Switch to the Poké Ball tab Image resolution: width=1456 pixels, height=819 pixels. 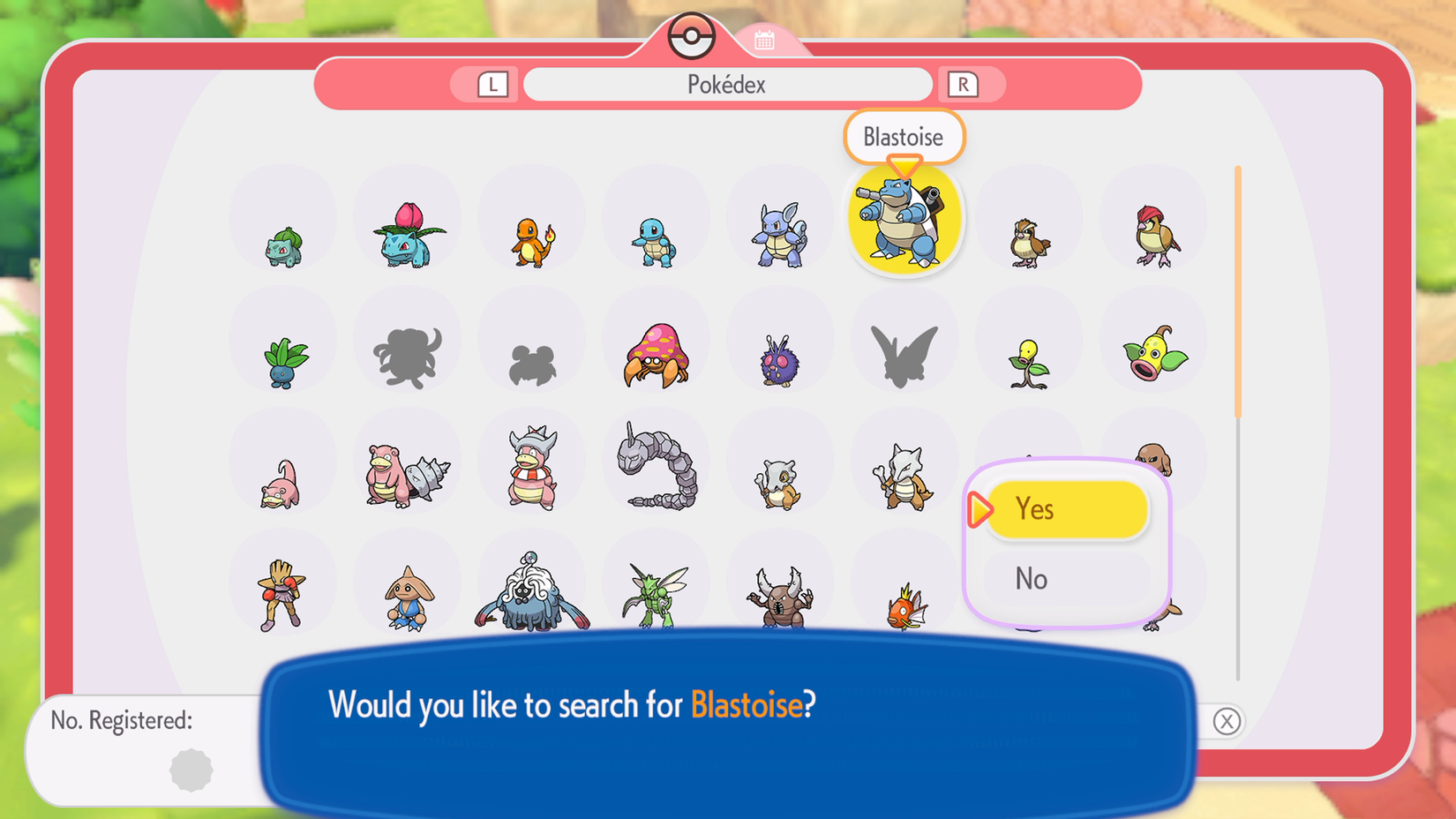(x=693, y=35)
